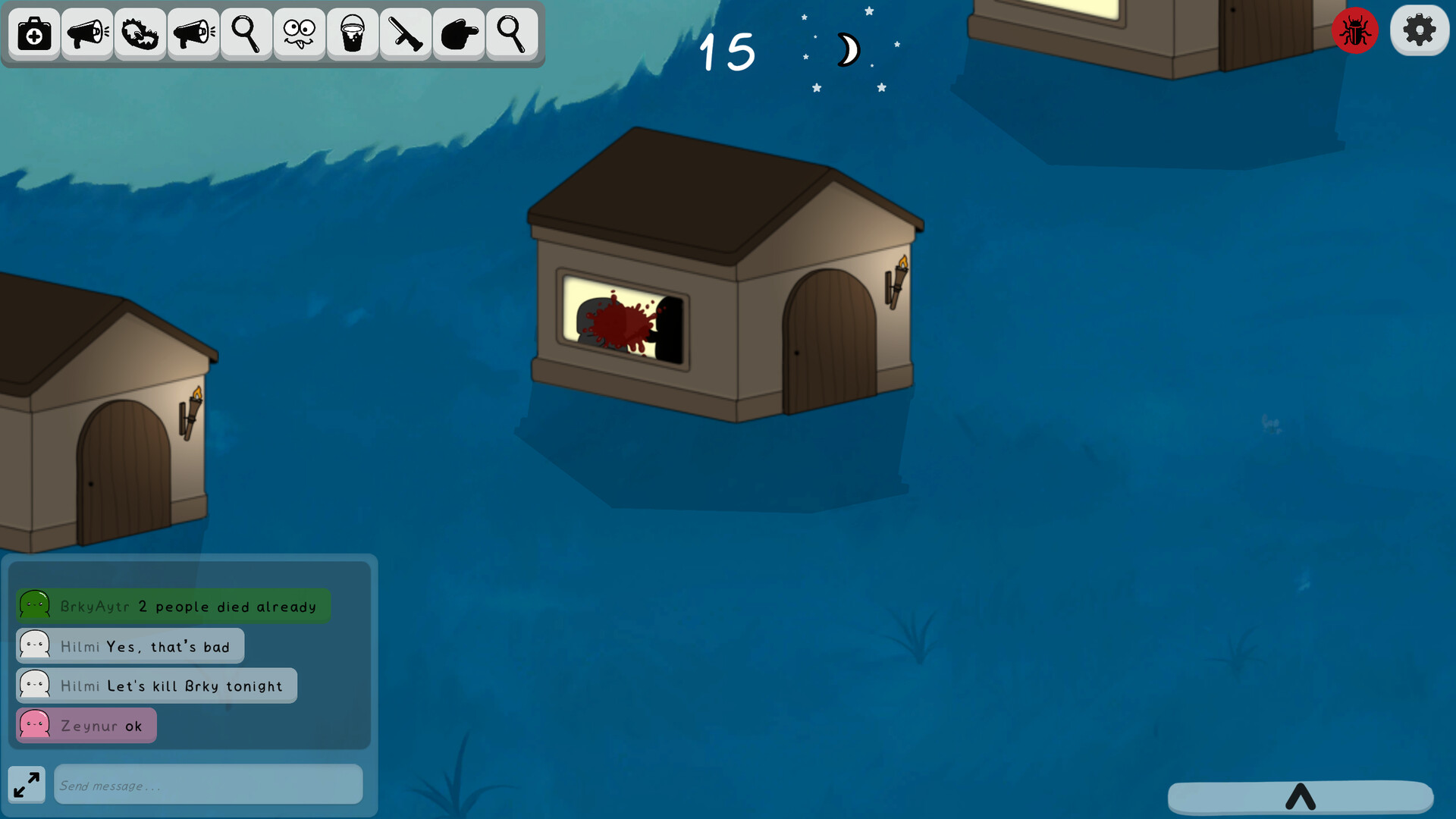Select the first aid kit icon
Screen dimensions: 1456x819
[x=34, y=34]
